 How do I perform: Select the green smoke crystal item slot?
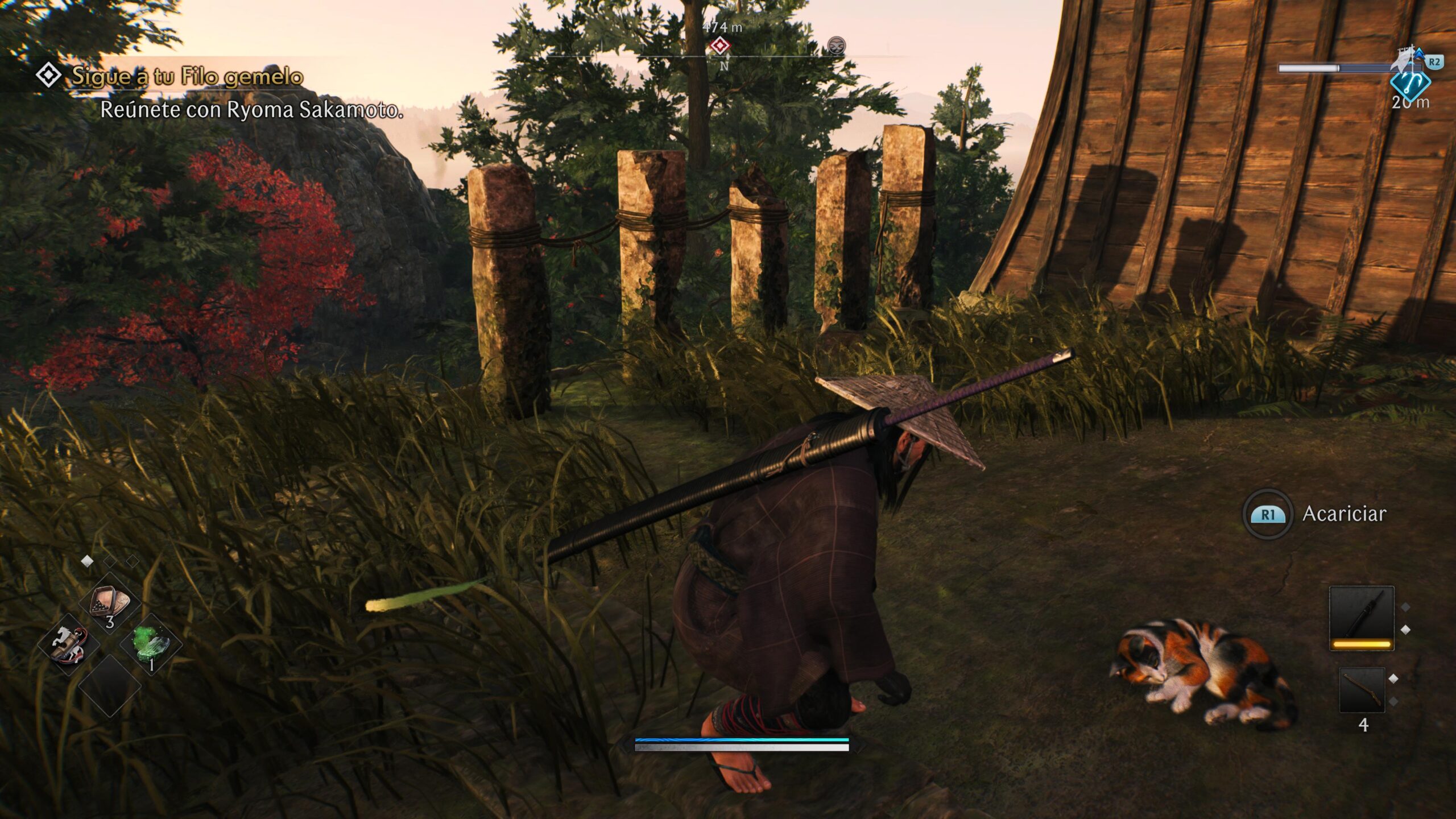tap(151, 644)
